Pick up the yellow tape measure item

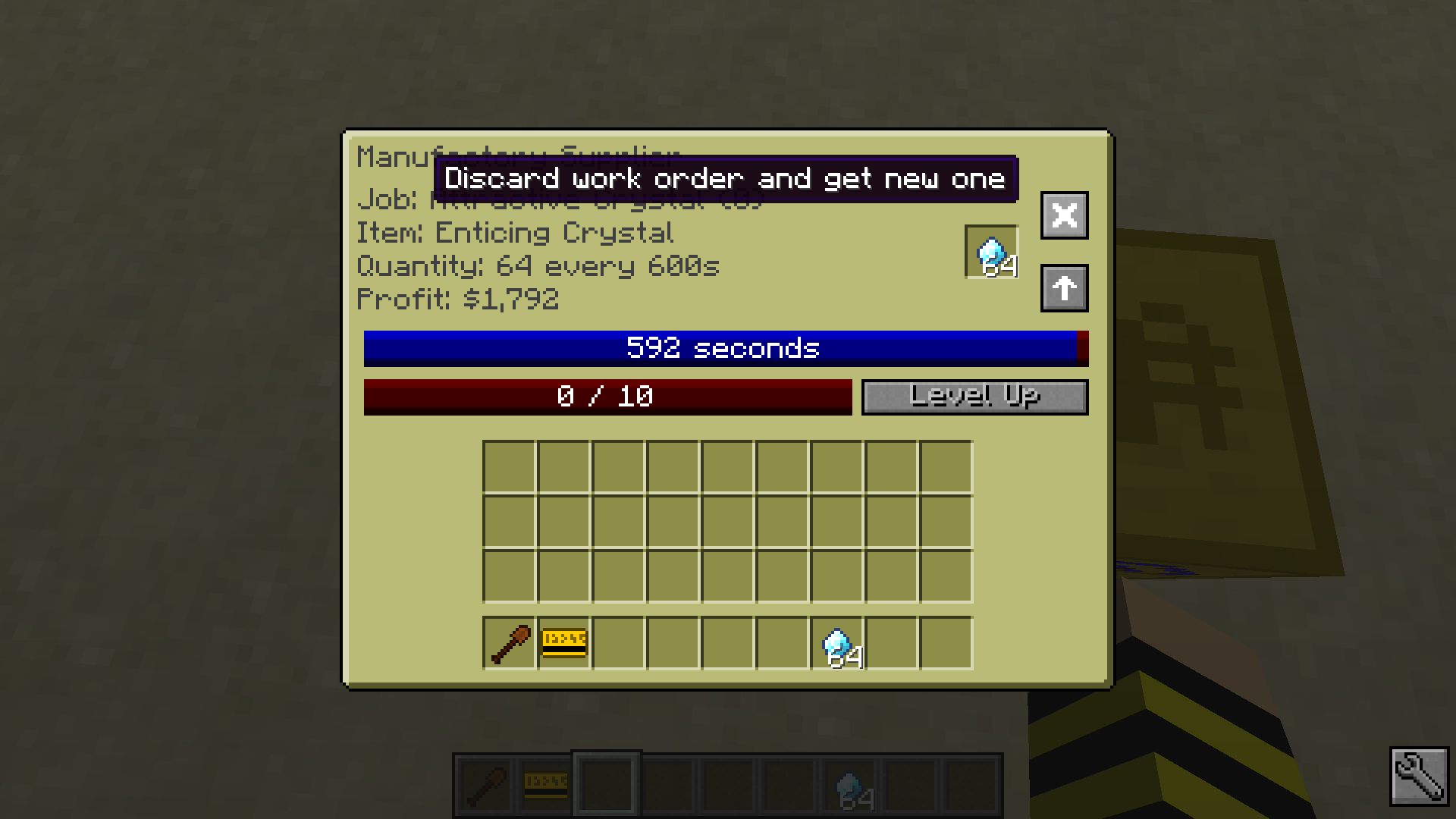click(x=562, y=642)
